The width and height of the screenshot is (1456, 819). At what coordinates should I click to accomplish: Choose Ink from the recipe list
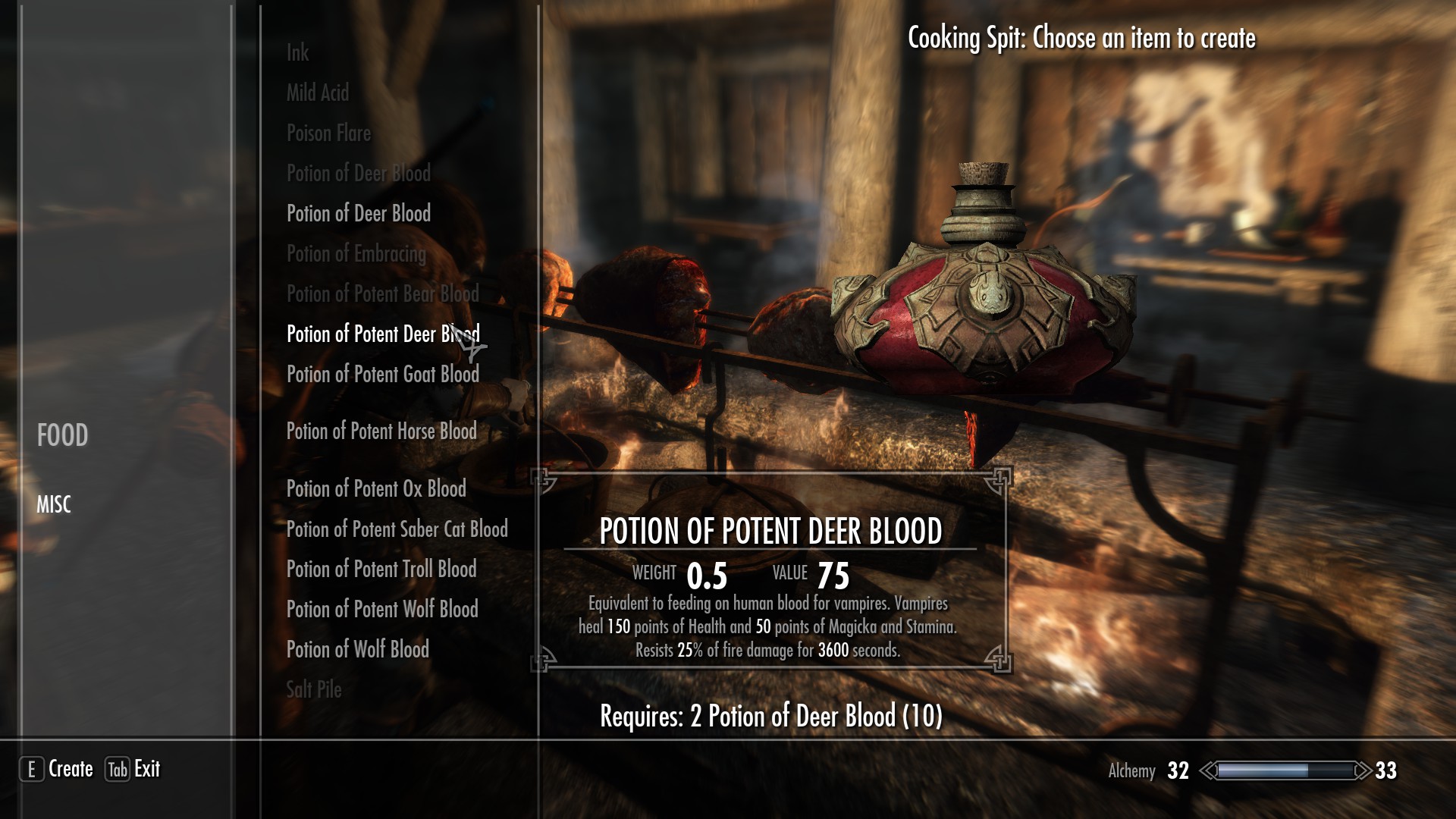click(x=297, y=53)
